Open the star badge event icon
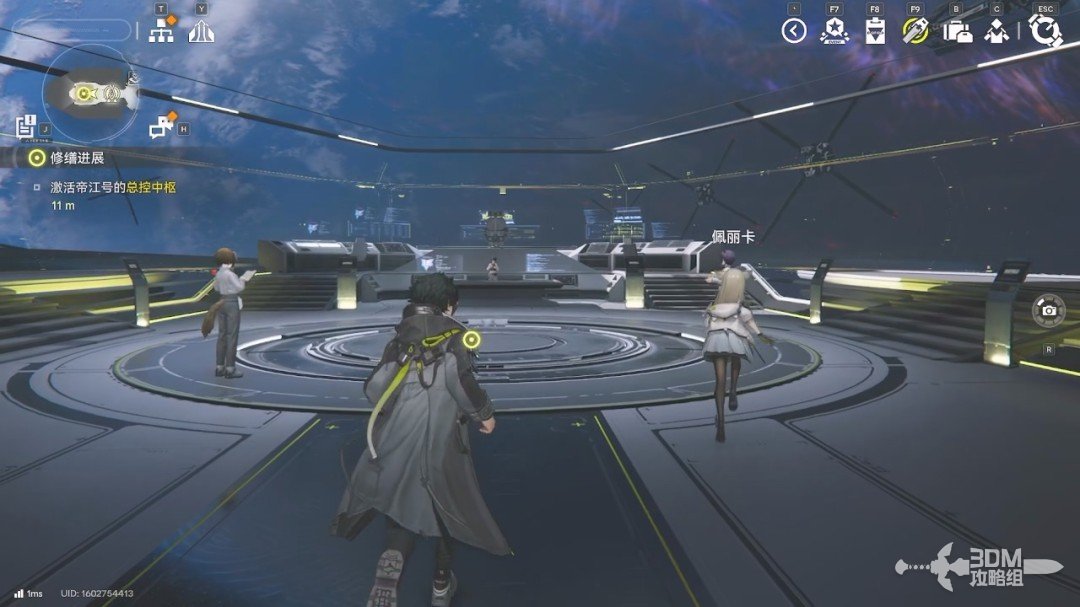1080x607 pixels. [834, 31]
